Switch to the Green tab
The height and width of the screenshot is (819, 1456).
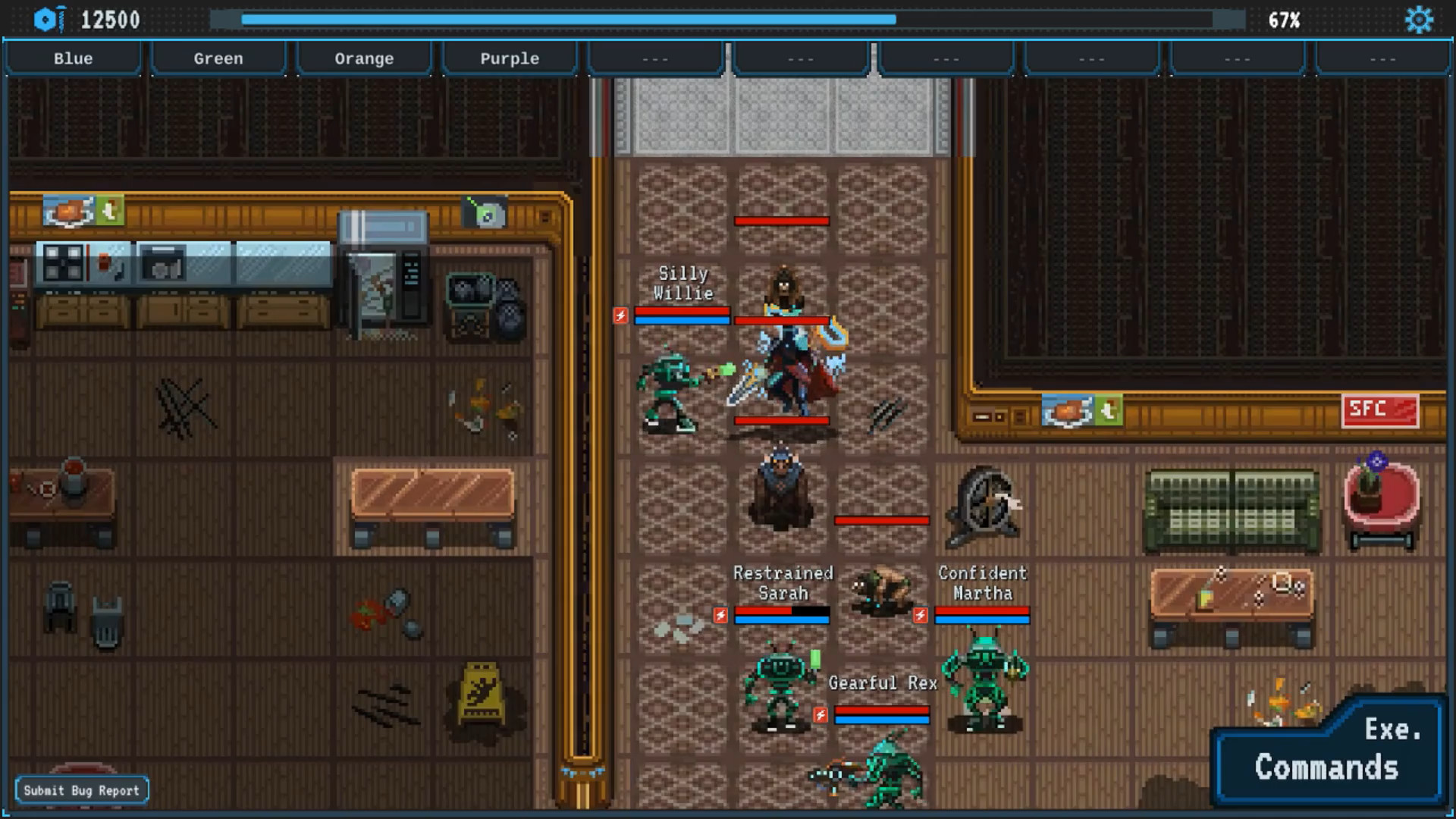tap(218, 58)
